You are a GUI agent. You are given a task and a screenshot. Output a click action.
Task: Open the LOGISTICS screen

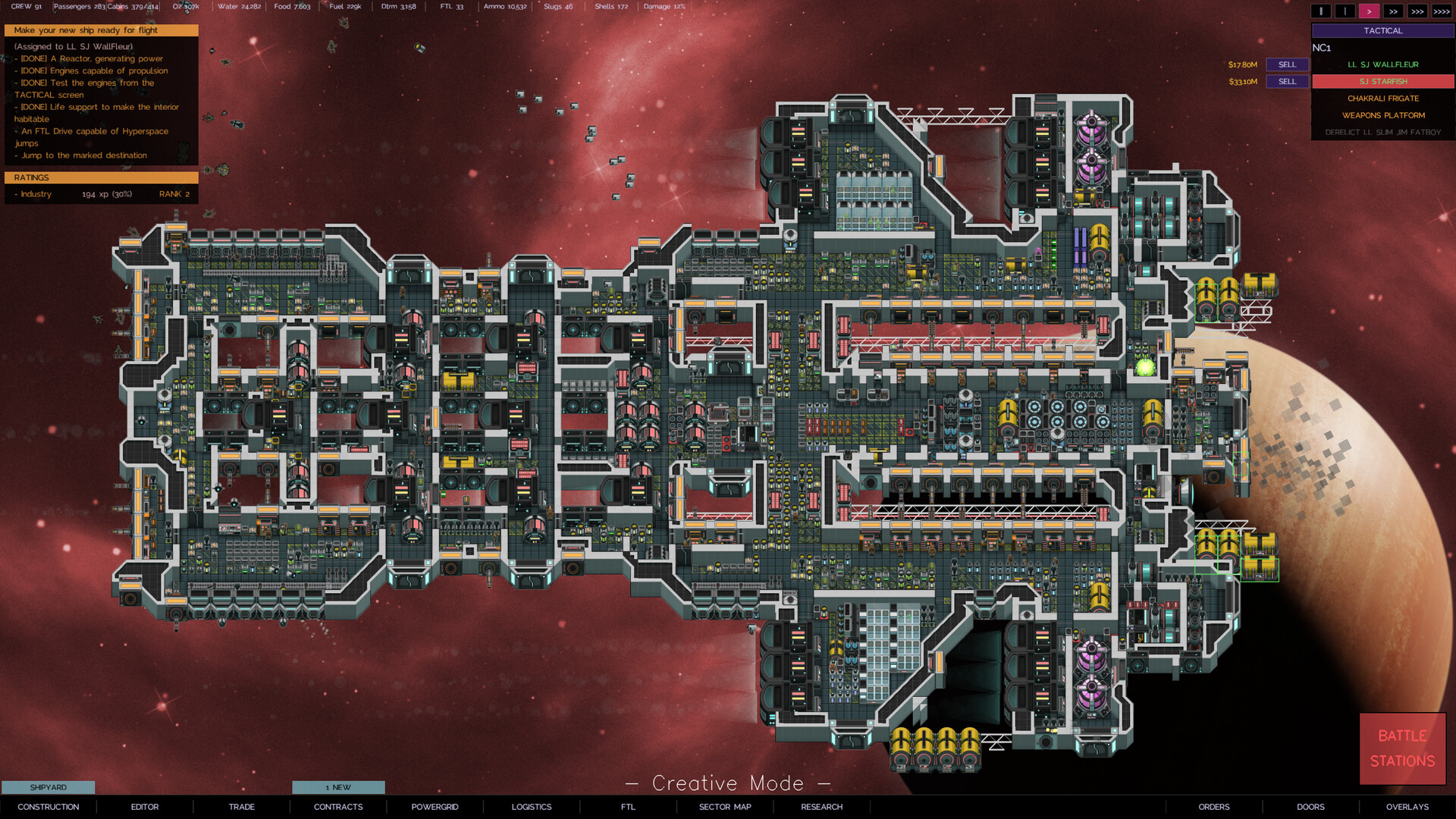pyautogui.click(x=532, y=807)
